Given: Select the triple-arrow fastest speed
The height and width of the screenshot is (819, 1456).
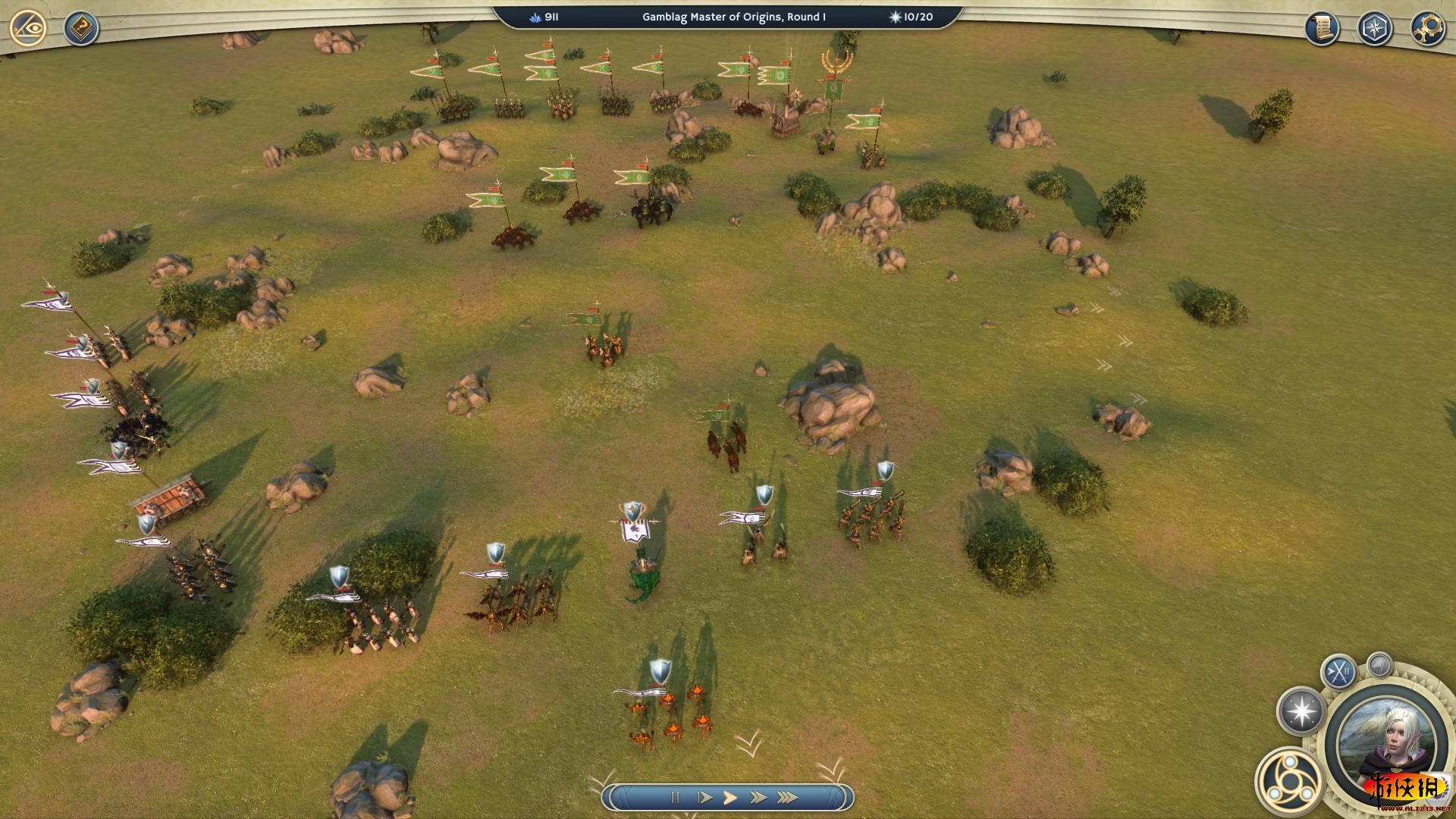Looking at the screenshot, I should (x=787, y=797).
